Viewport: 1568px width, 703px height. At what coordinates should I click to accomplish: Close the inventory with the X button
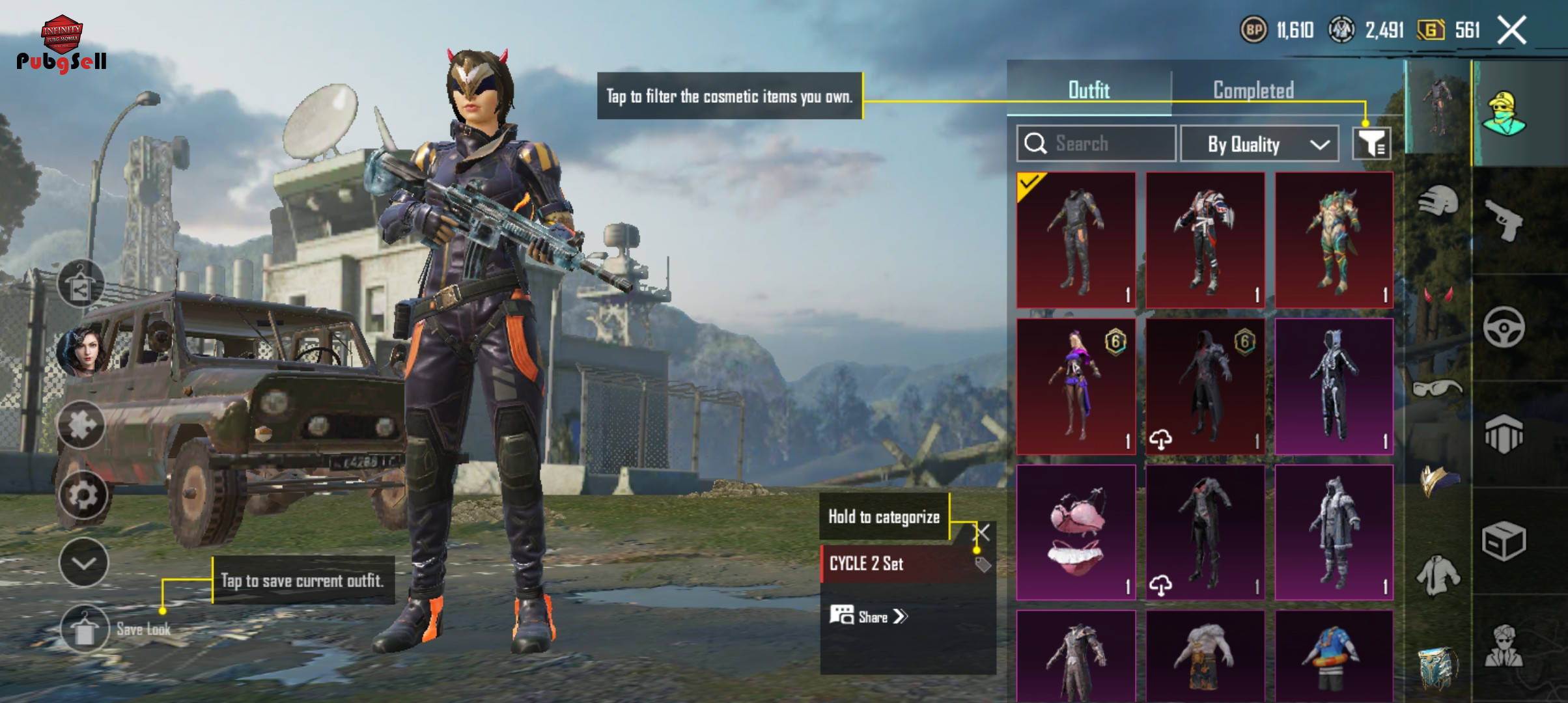point(1511,31)
